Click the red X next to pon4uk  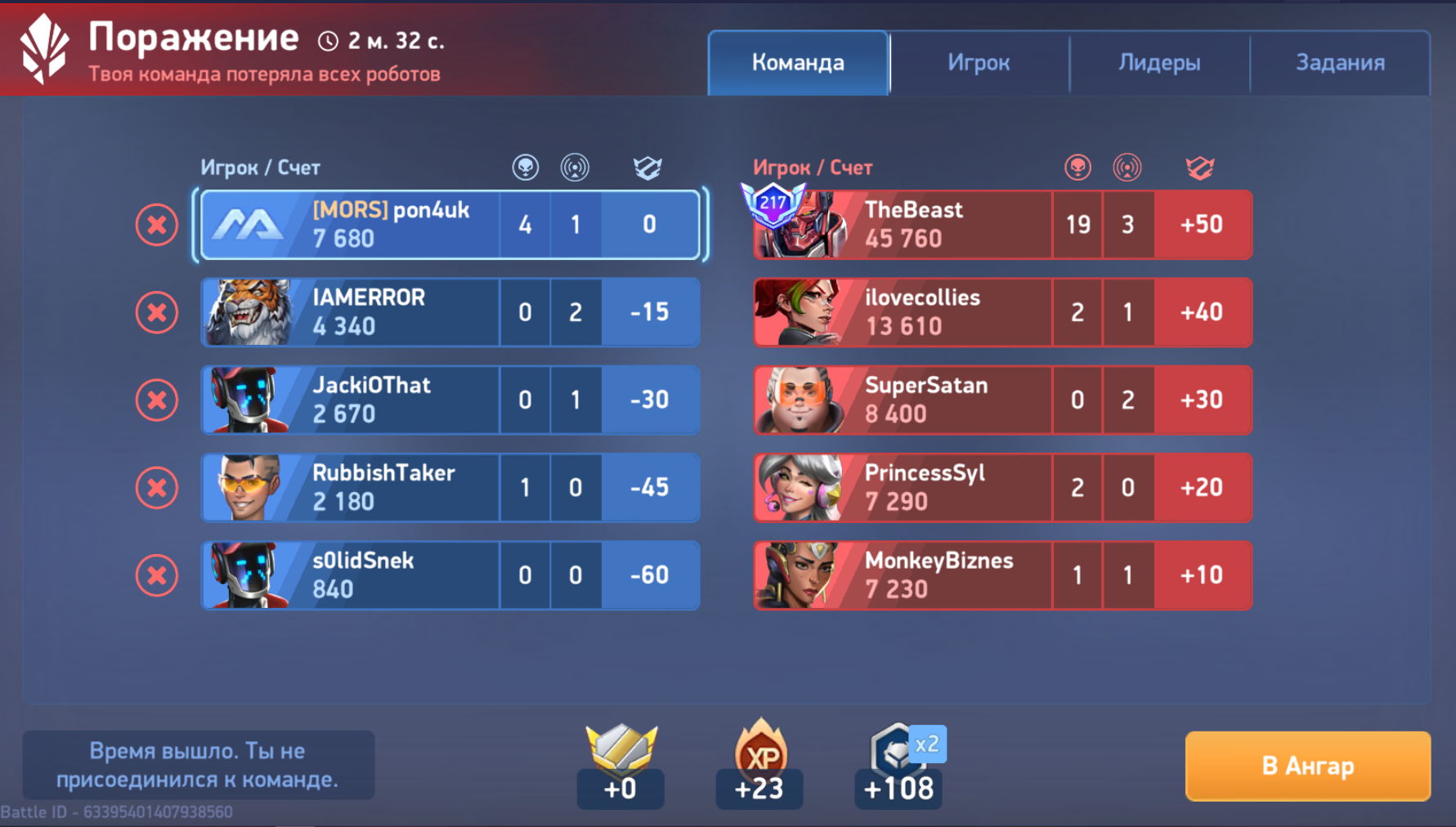coord(157,225)
